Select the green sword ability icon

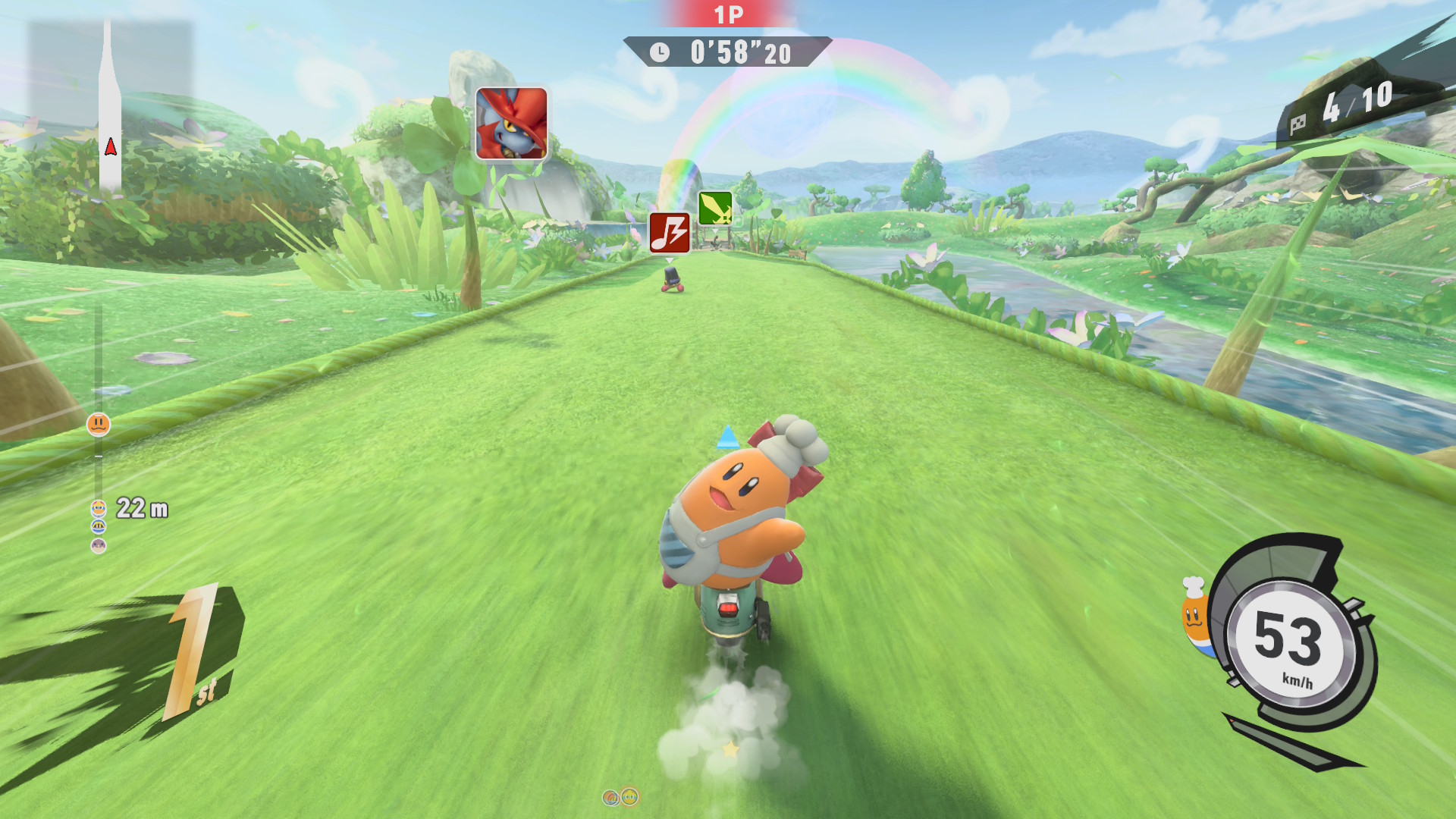point(714,208)
